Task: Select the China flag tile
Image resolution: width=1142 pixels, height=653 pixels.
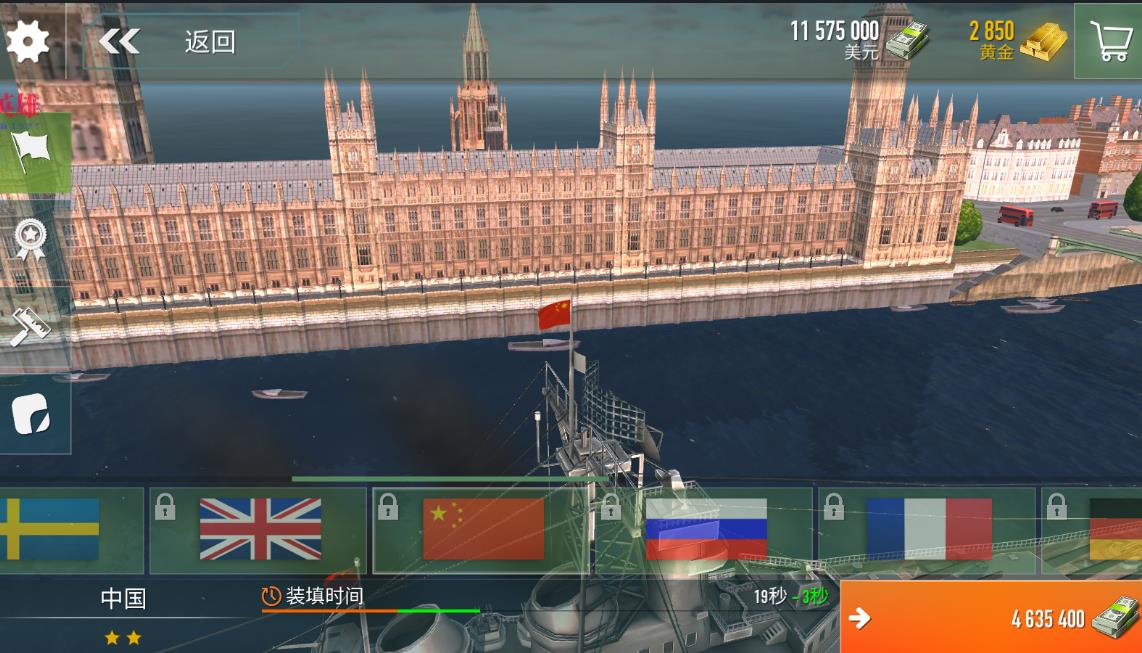Action: coord(482,530)
